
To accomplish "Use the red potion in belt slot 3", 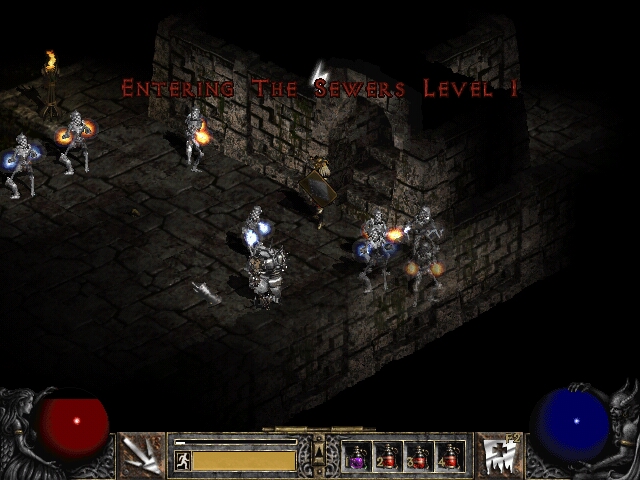I will [419, 457].
